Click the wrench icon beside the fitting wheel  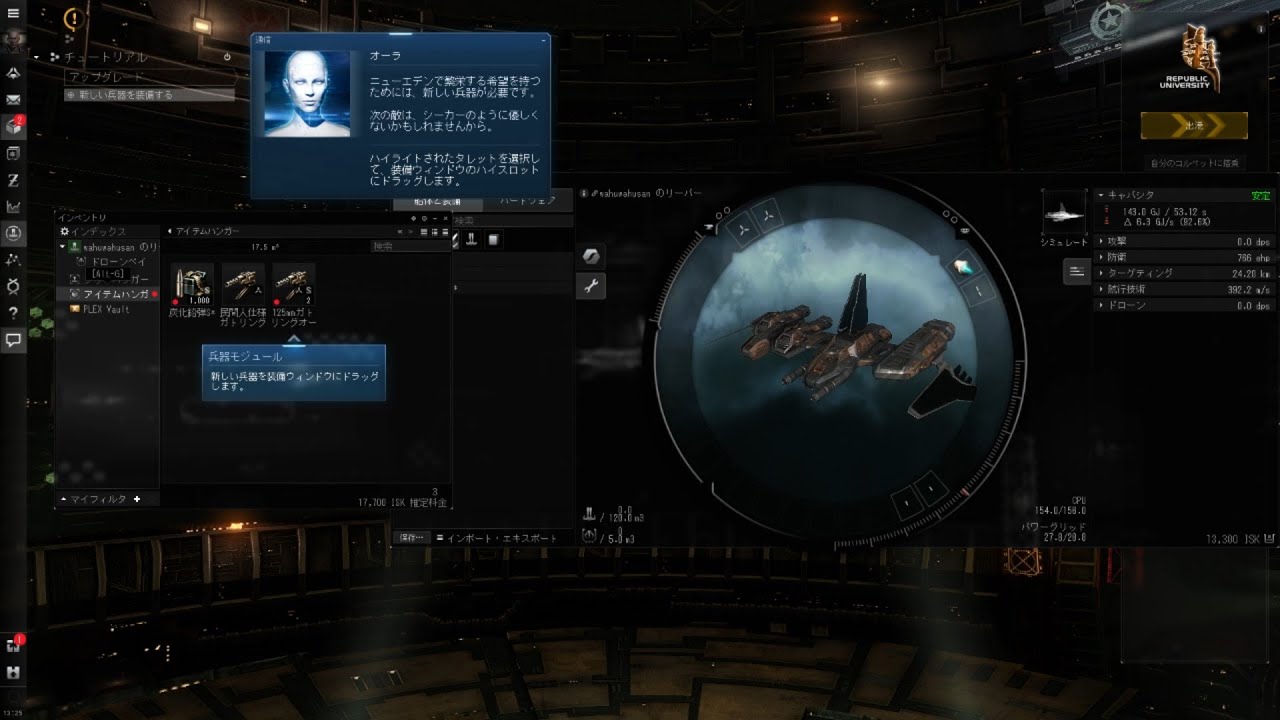591,287
